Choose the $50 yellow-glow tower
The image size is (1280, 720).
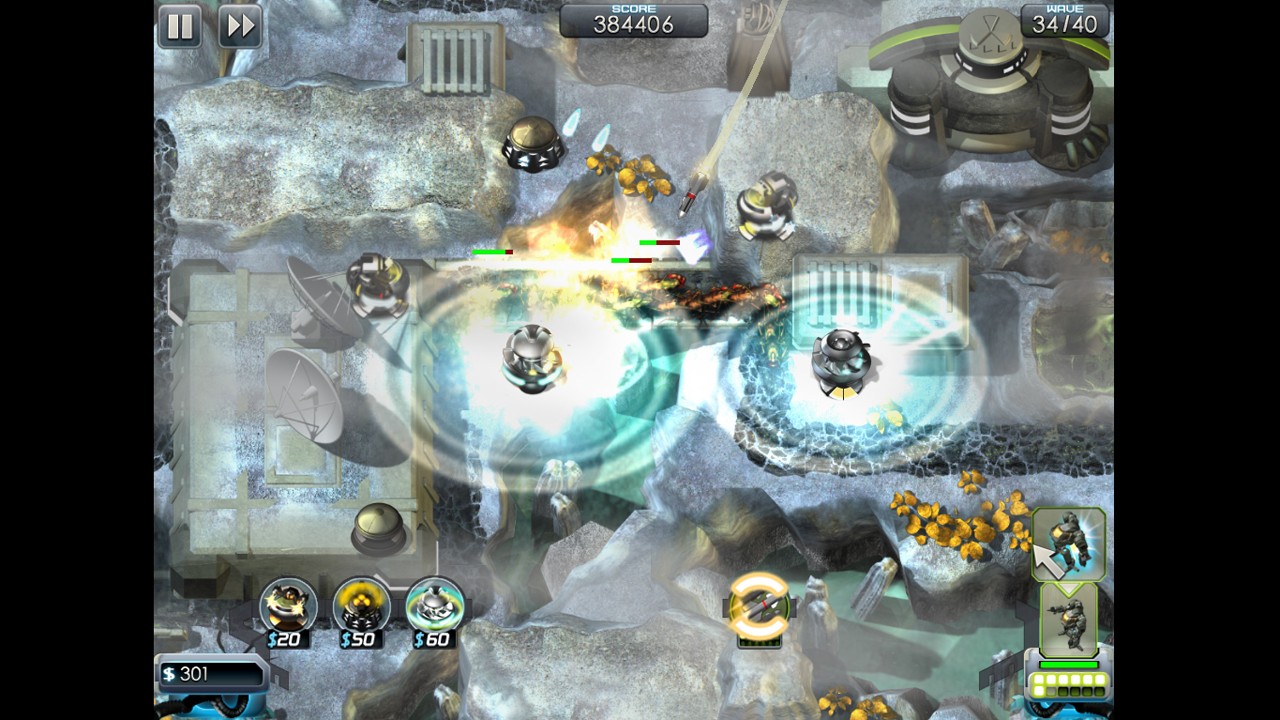(361, 606)
